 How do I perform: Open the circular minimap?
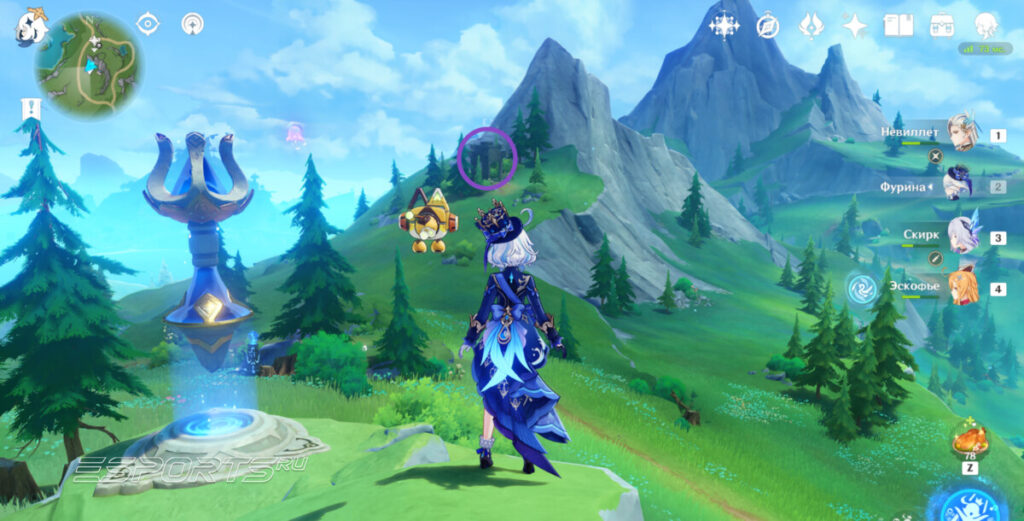pos(88,64)
